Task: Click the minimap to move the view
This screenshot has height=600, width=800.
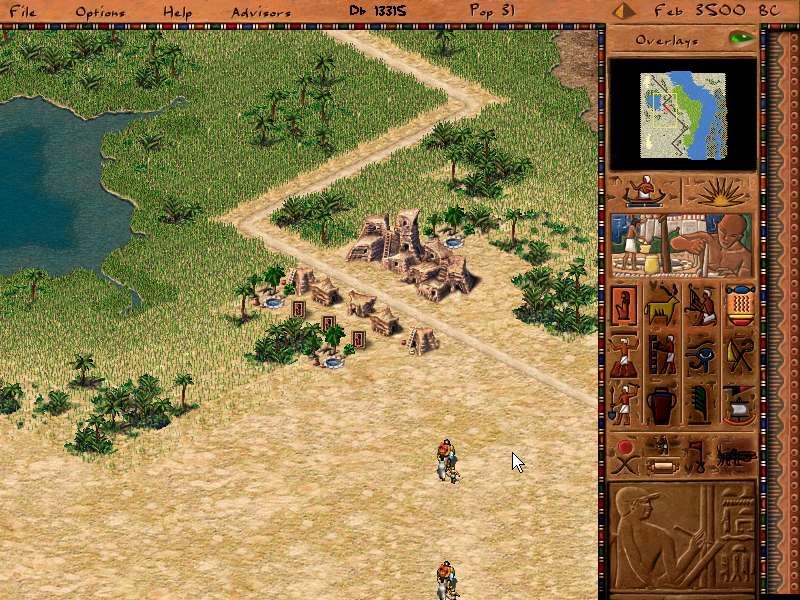Action: (x=682, y=114)
